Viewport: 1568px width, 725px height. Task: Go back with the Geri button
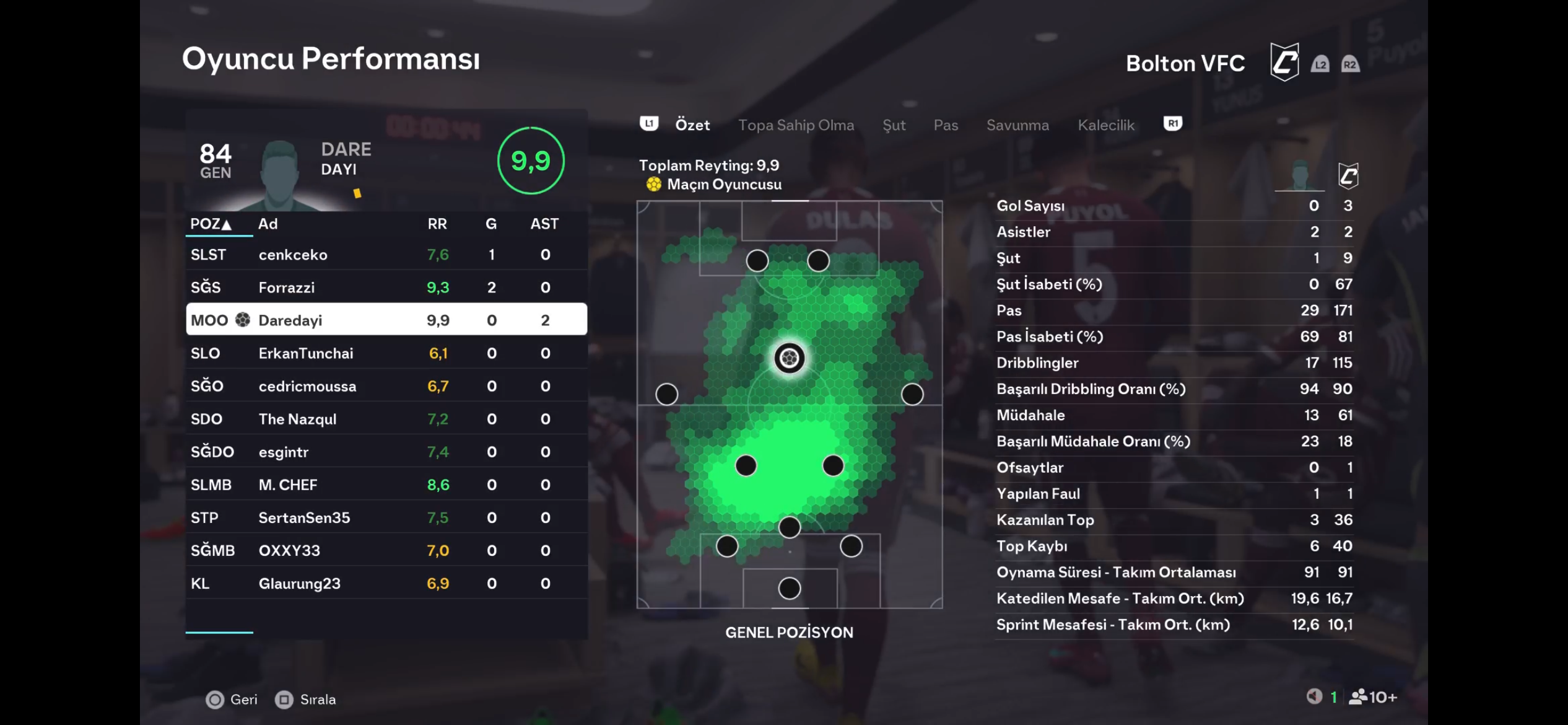click(232, 700)
